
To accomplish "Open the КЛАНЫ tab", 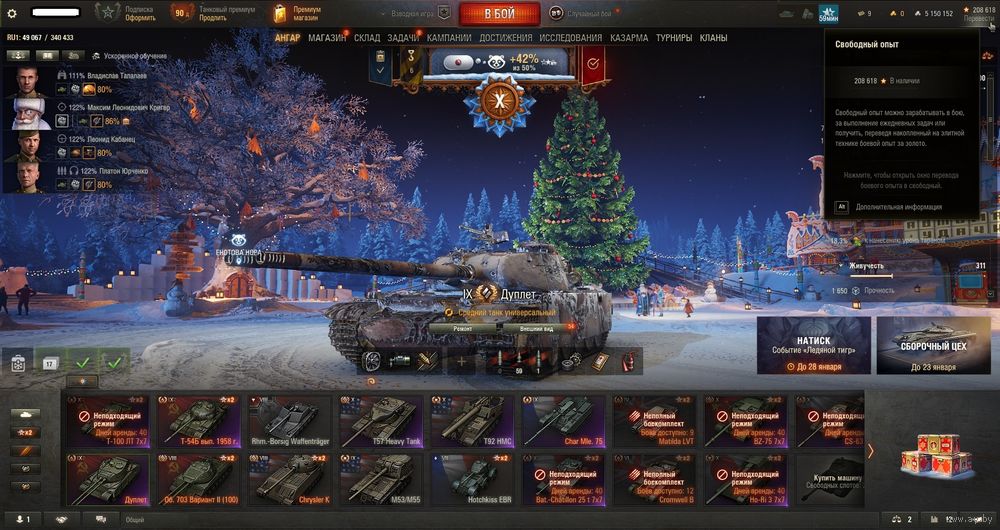I will pyautogui.click(x=713, y=38).
